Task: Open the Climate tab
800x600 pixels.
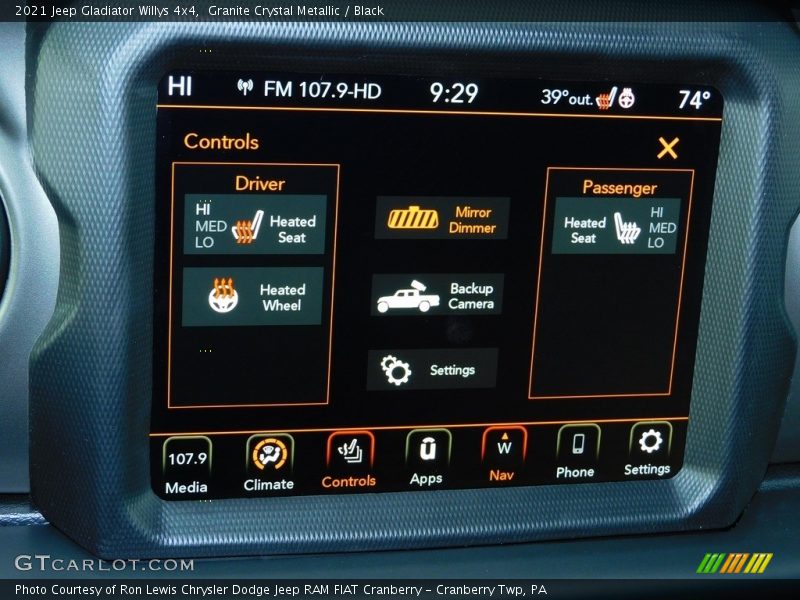Action: 269,463
